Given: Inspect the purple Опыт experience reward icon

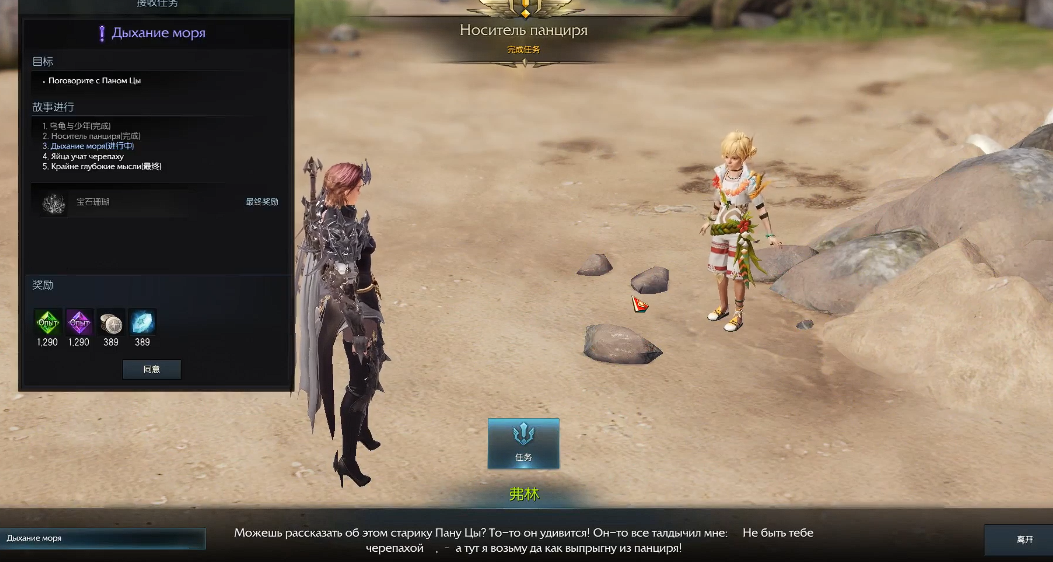Looking at the screenshot, I should (x=79, y=322).
